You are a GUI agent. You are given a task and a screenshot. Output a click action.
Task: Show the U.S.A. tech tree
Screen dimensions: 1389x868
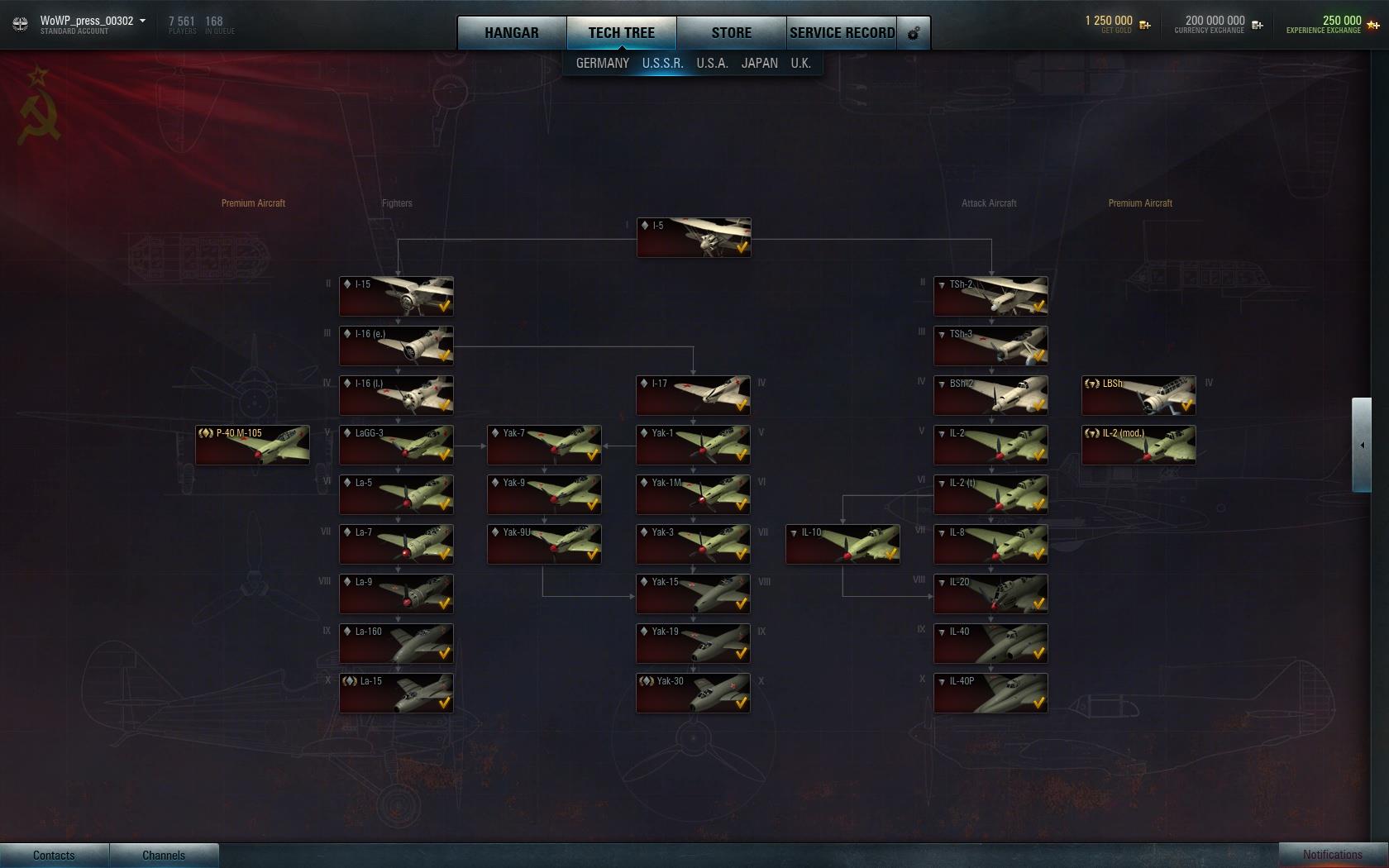(x=712, y=64)
